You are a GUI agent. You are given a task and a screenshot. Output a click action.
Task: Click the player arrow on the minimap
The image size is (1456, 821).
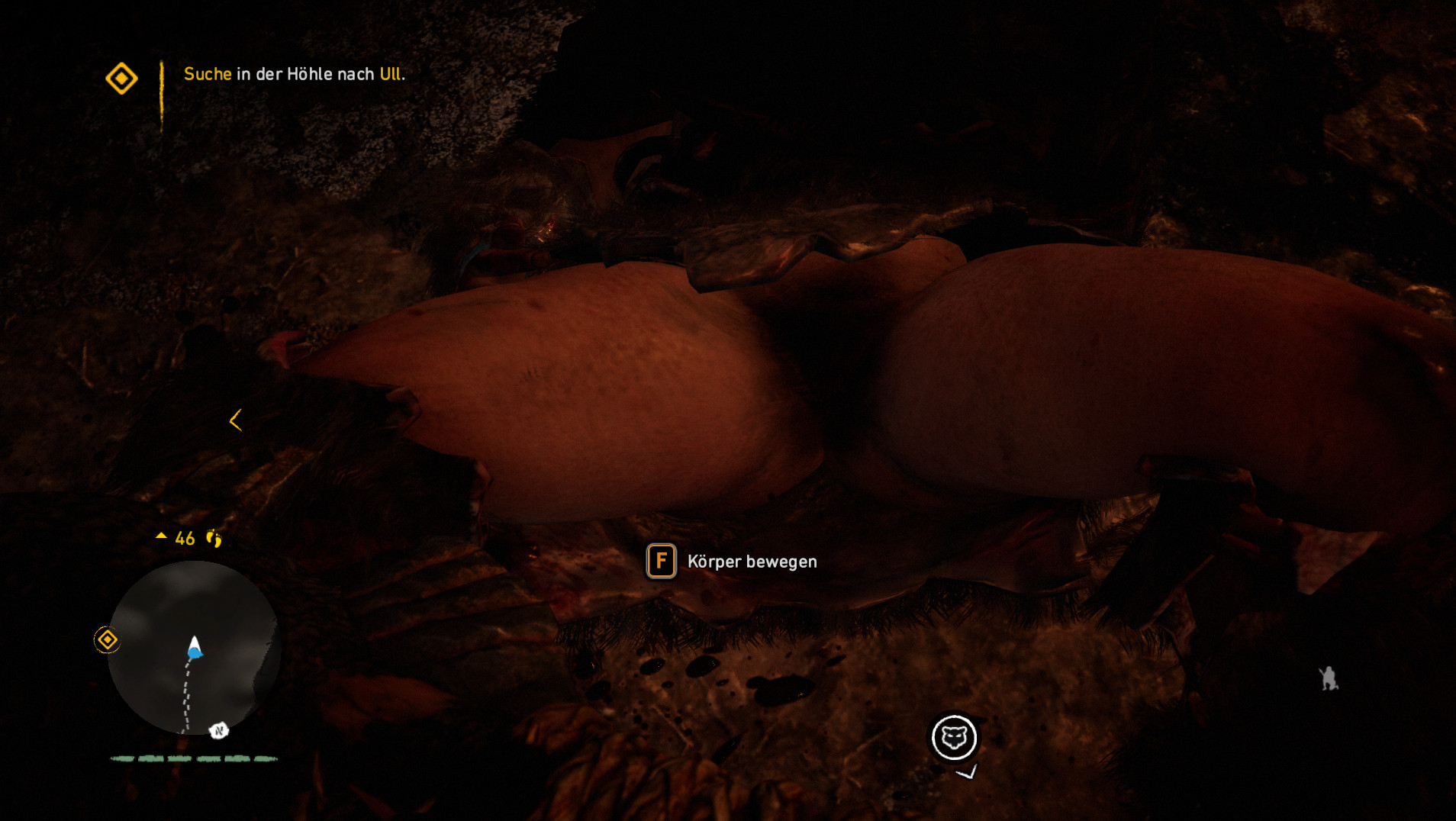click(195, 648)
